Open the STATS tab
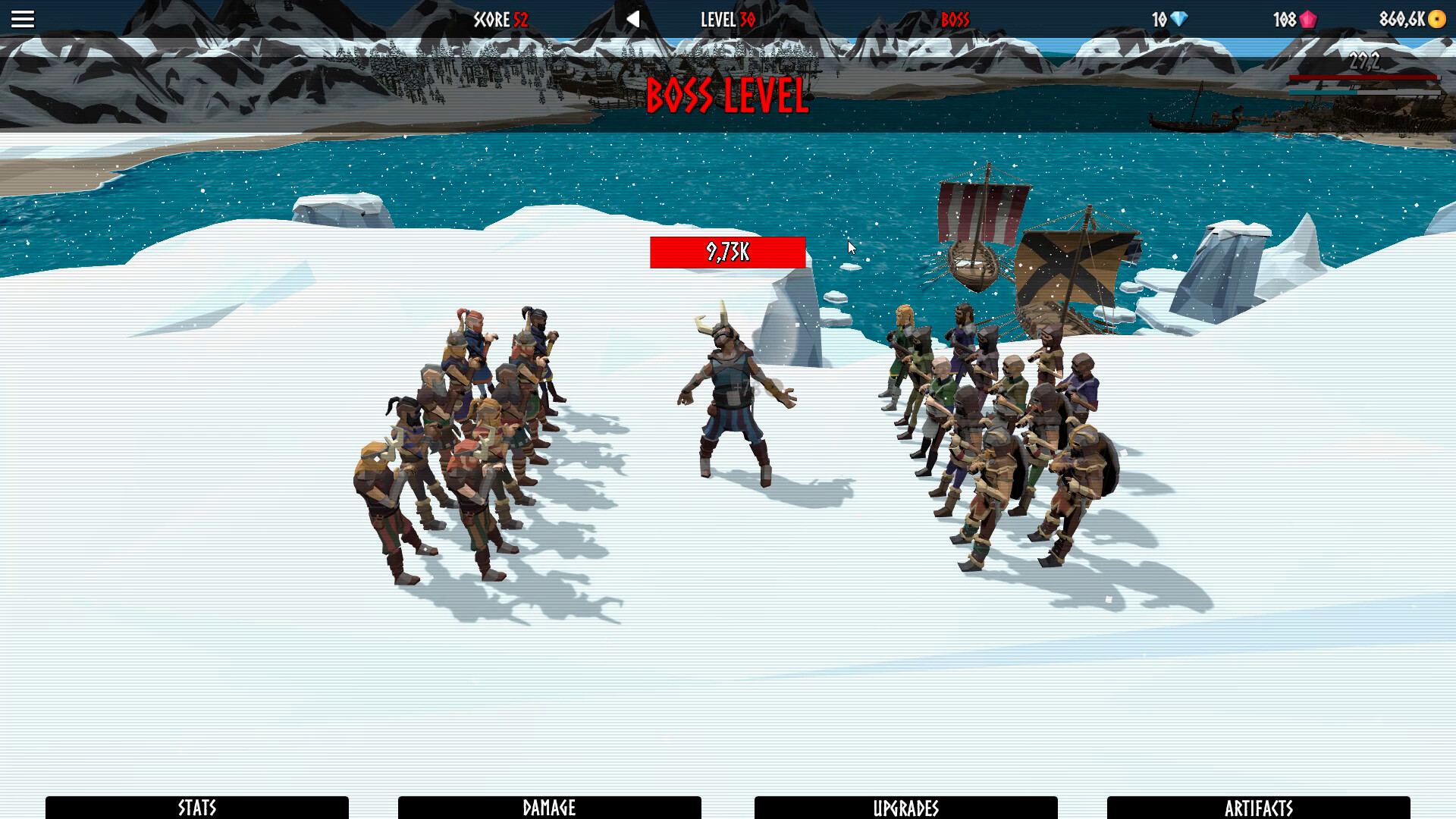 pos(196,808)
